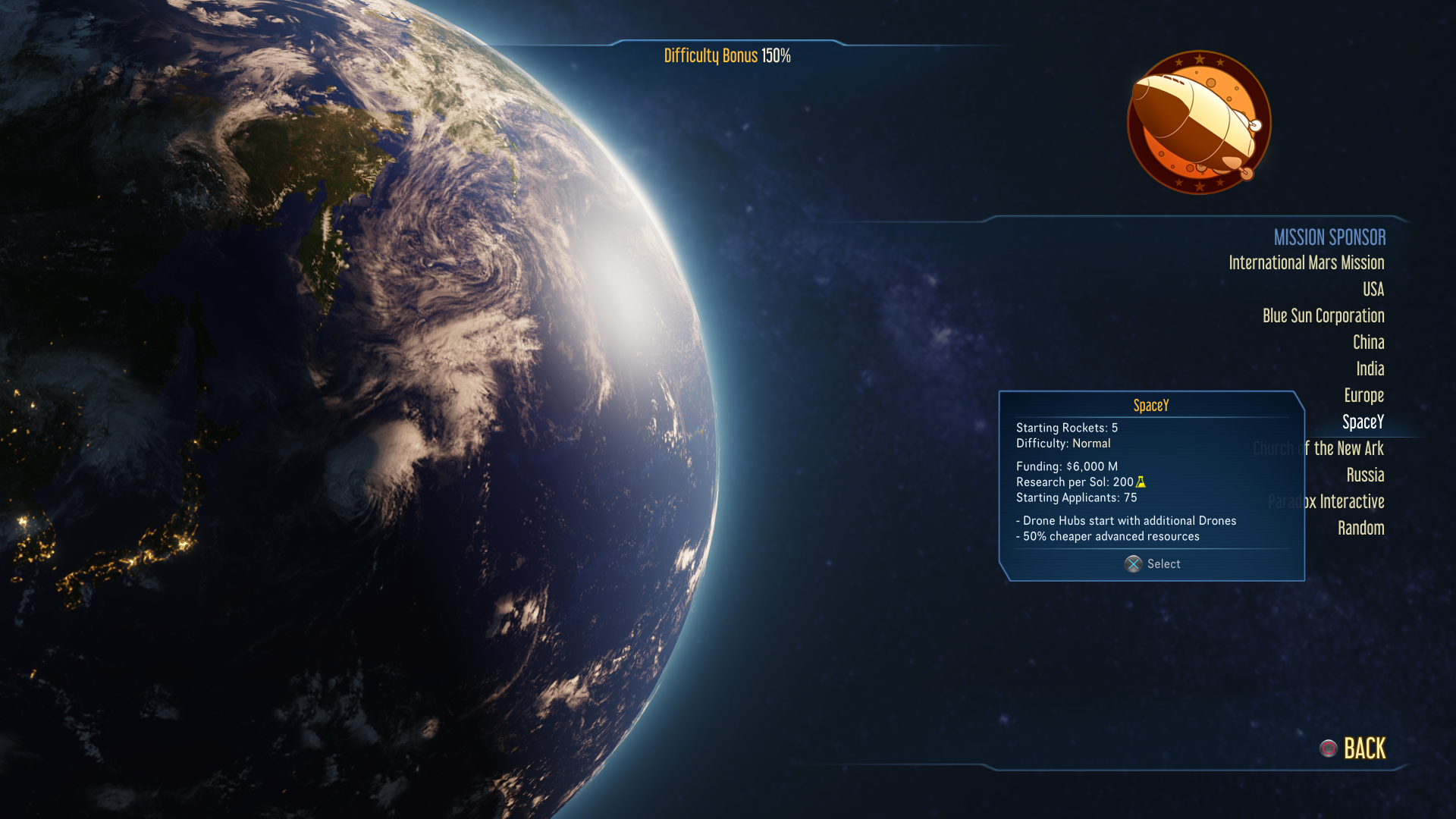Screen dimensions: 1456x819
Task: Select International Mars Mission sponsor
Action: click(x=1306, y=263)
